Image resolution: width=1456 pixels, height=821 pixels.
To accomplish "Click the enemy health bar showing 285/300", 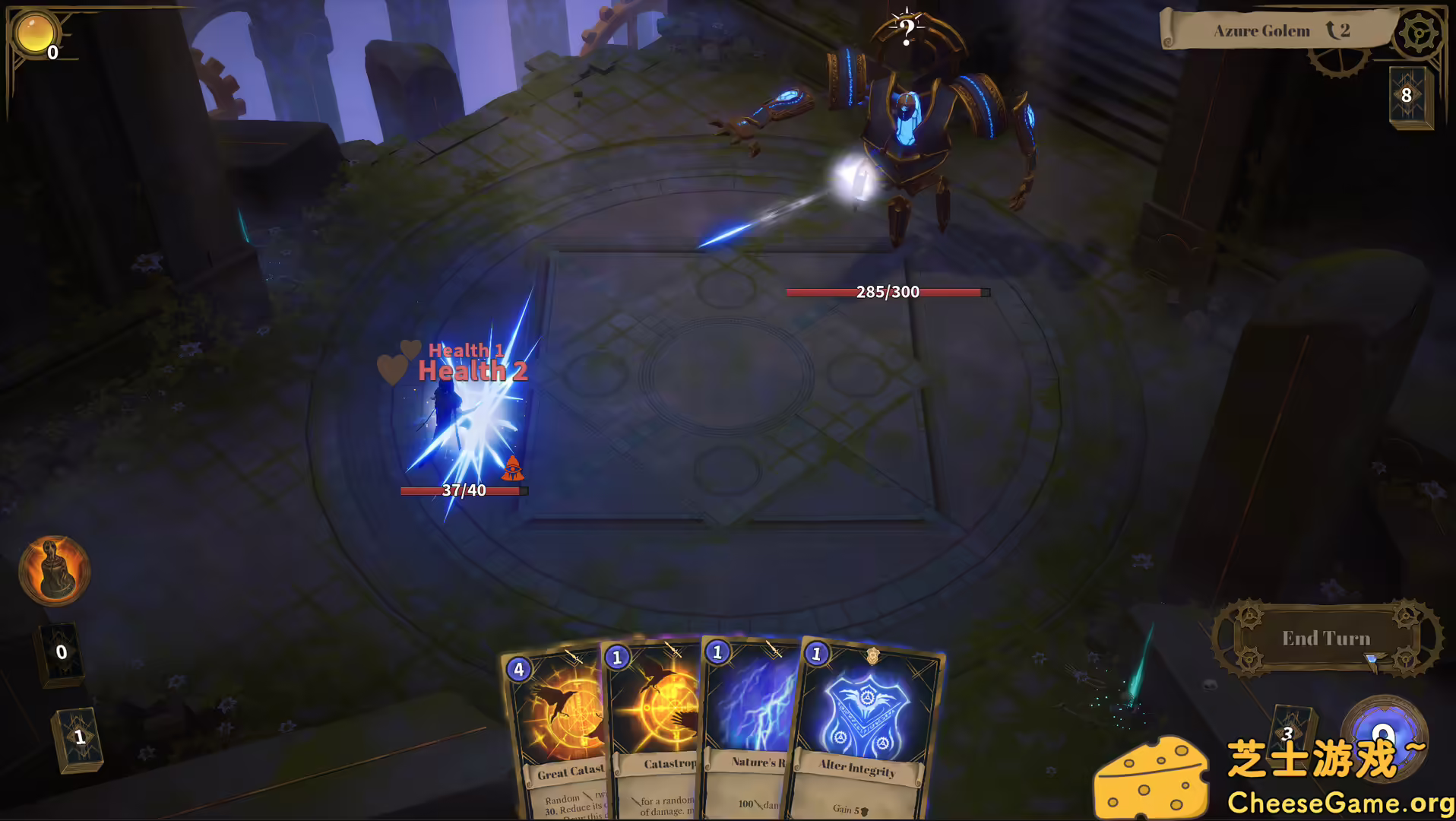I will 887,291.
